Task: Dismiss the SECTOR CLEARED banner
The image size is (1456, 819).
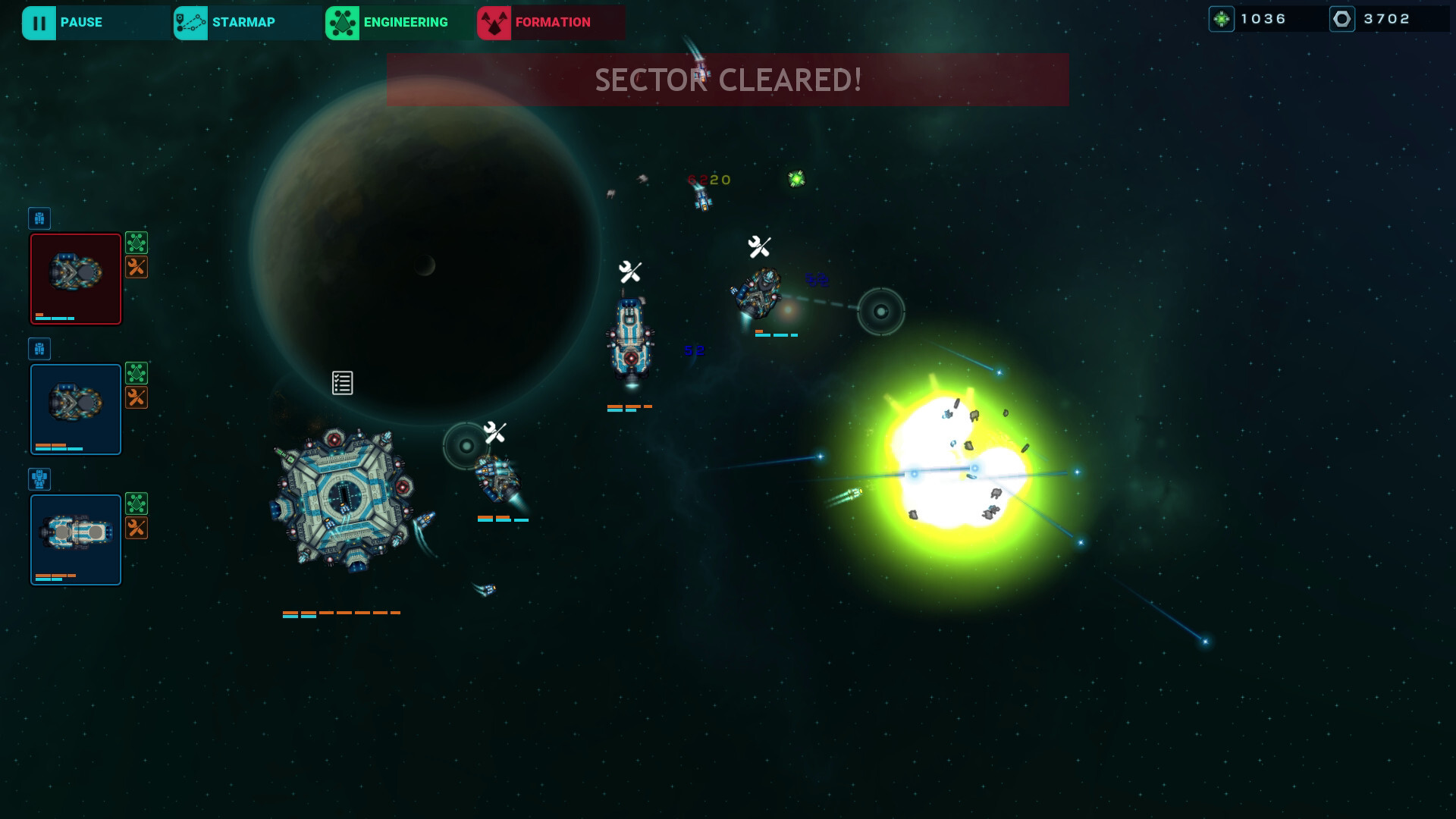Action: [x=726, y=79]
